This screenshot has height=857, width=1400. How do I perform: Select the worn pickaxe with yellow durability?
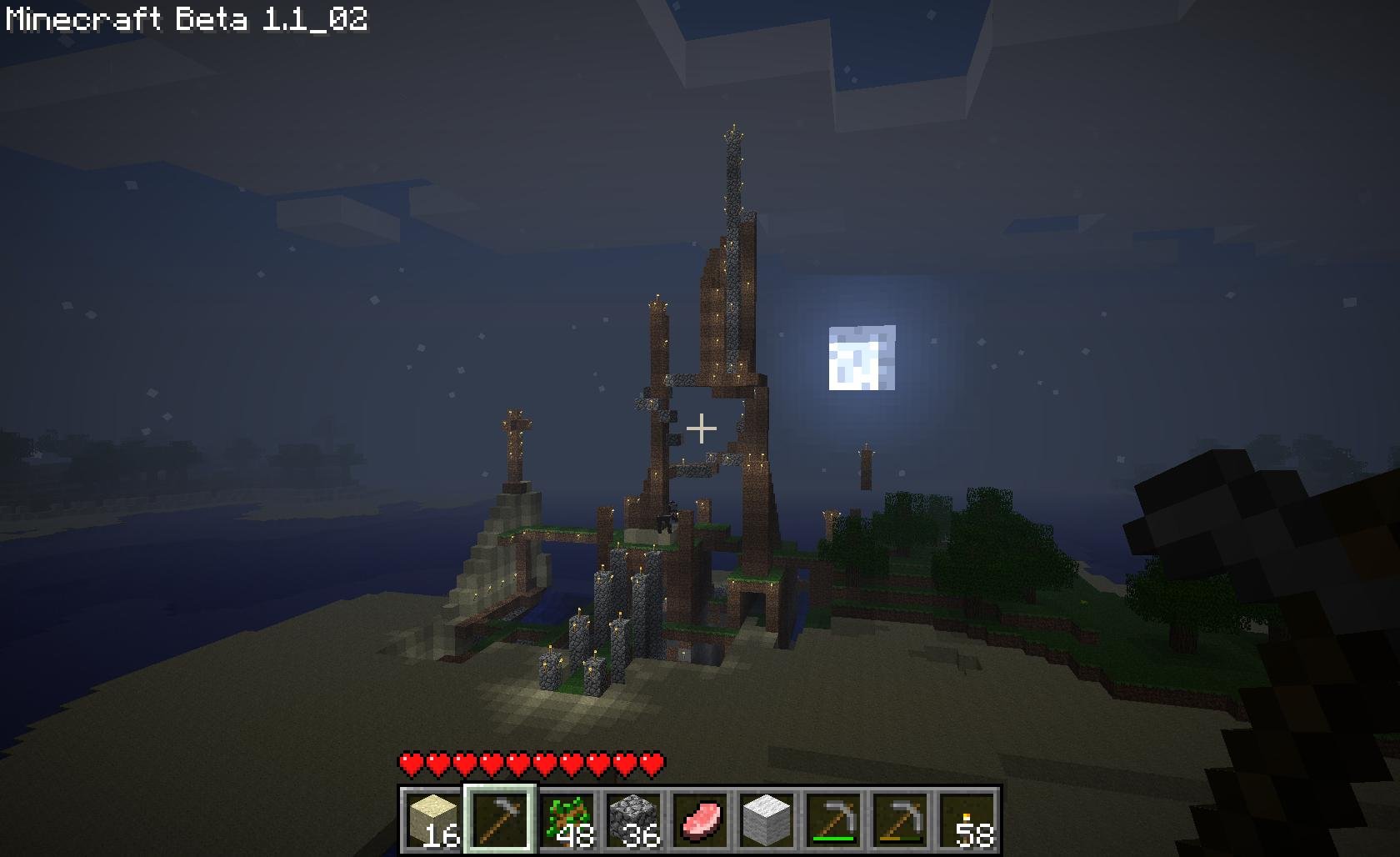coord(900,819)
